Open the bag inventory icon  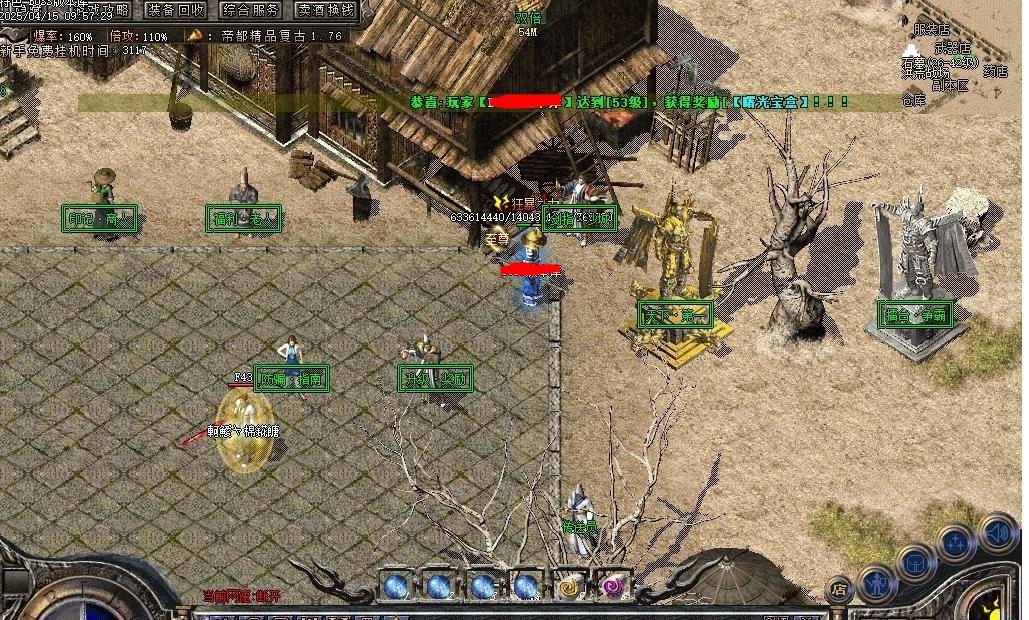(x=915, y=562)
